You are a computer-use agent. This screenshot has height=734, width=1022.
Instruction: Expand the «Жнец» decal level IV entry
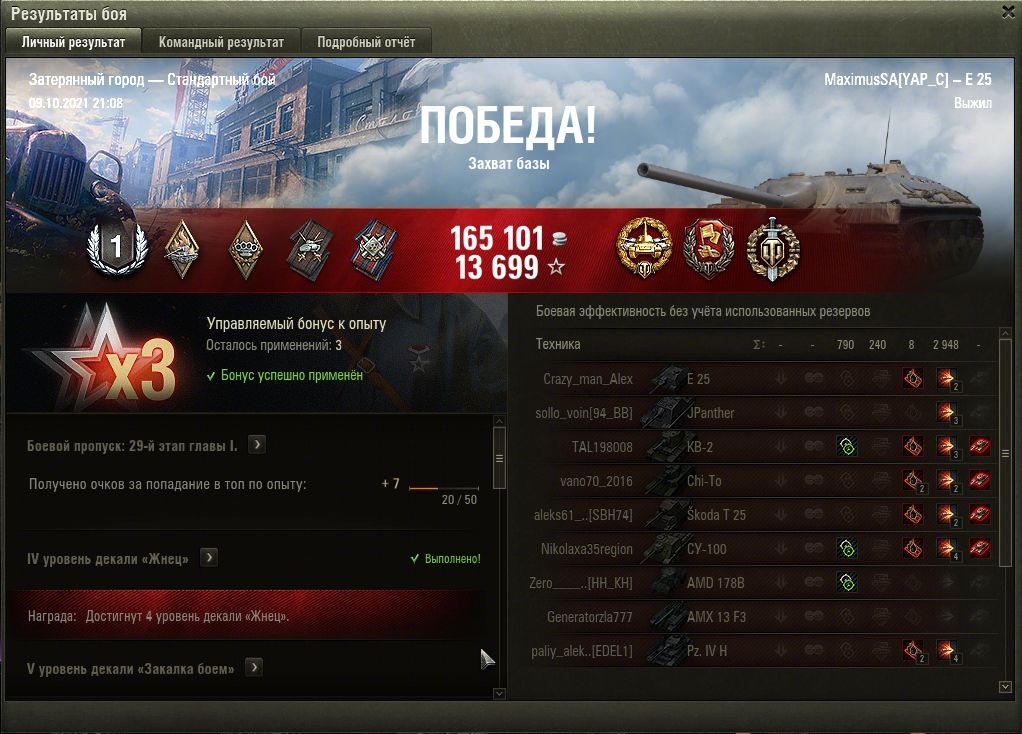(209, 558)
